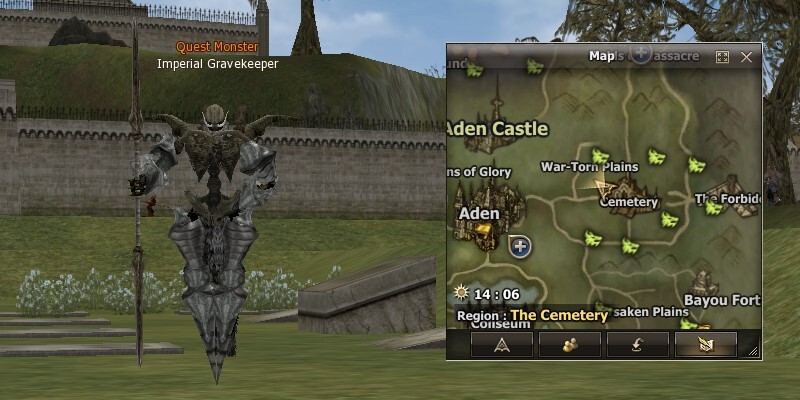
Task: Toggle the highlighted monster icon map button
Action: [x=705, y=344]
